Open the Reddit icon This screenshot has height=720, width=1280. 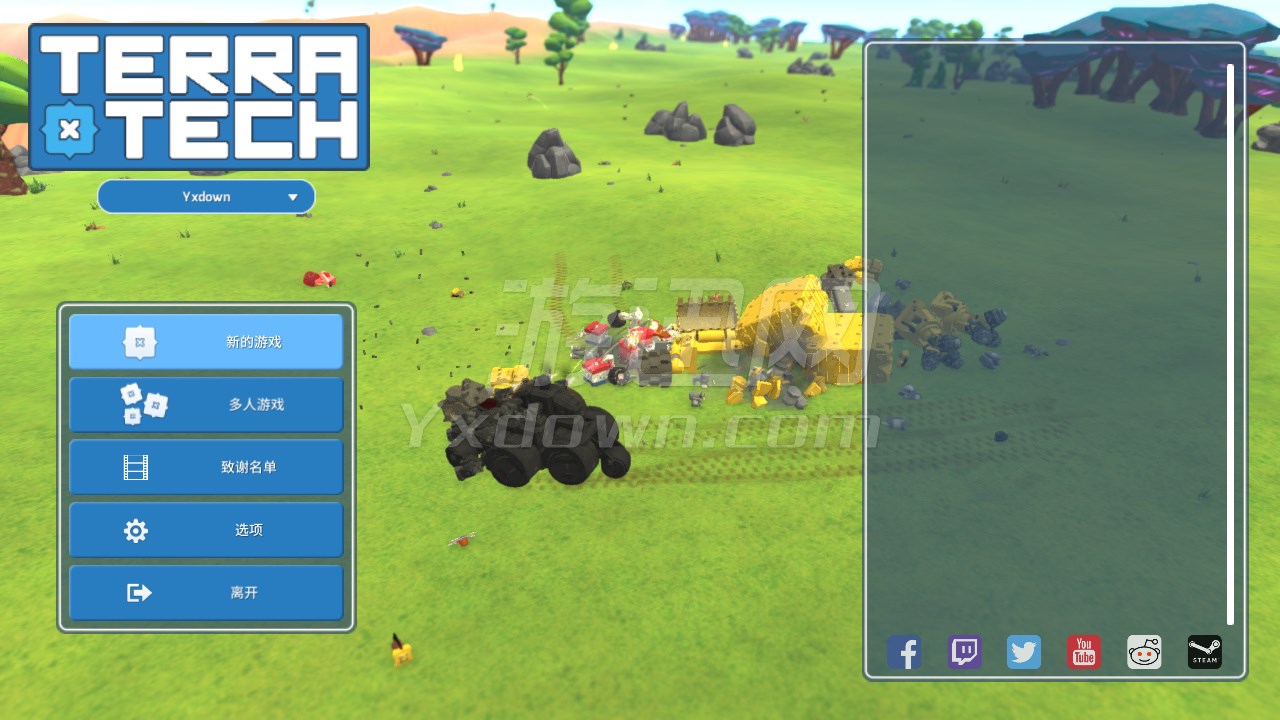click(x=1144, y=652)
